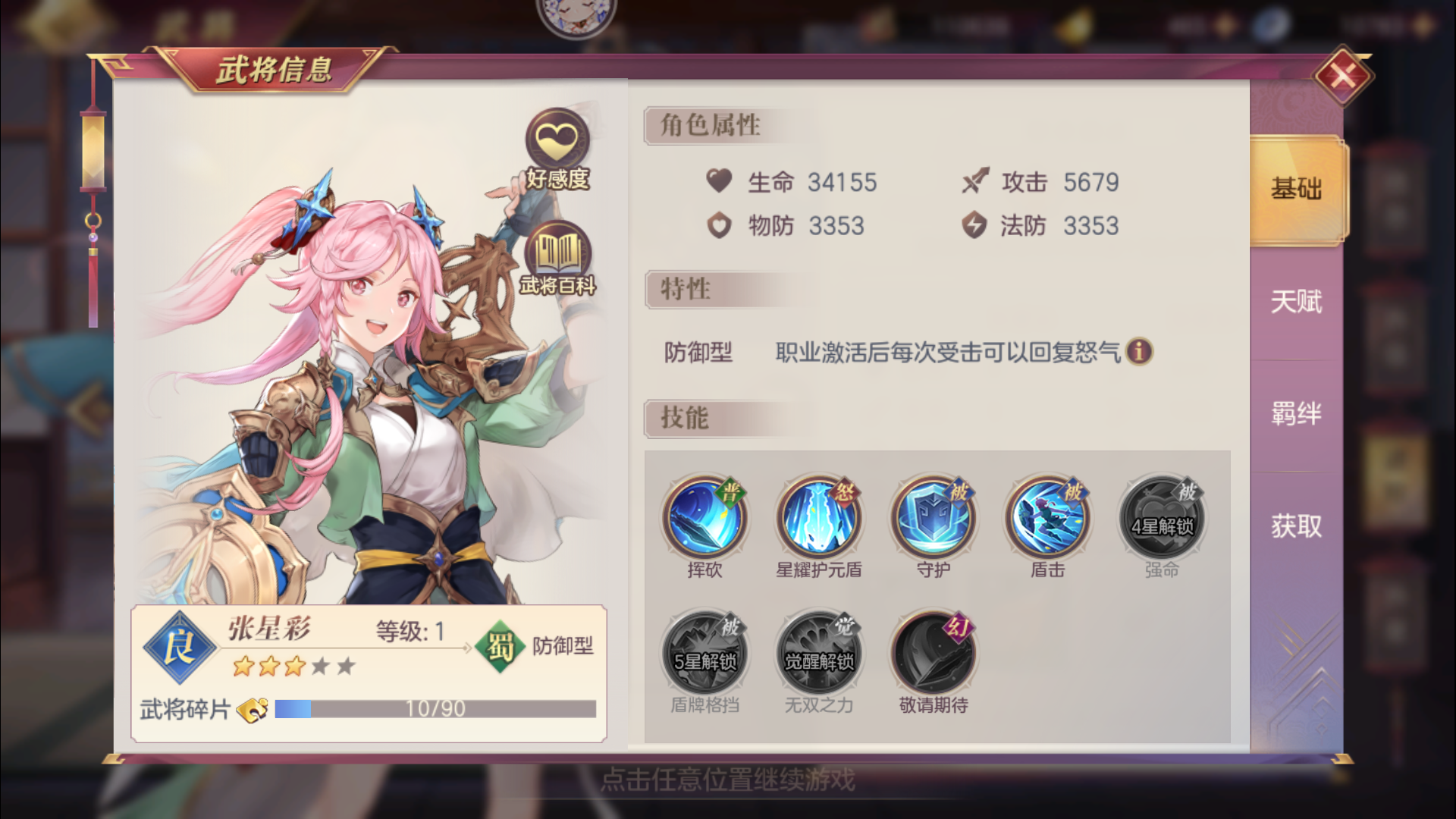Screen dimensions: 1456x819
Task: Select the 基础 tab
Action: [1297, 190]
